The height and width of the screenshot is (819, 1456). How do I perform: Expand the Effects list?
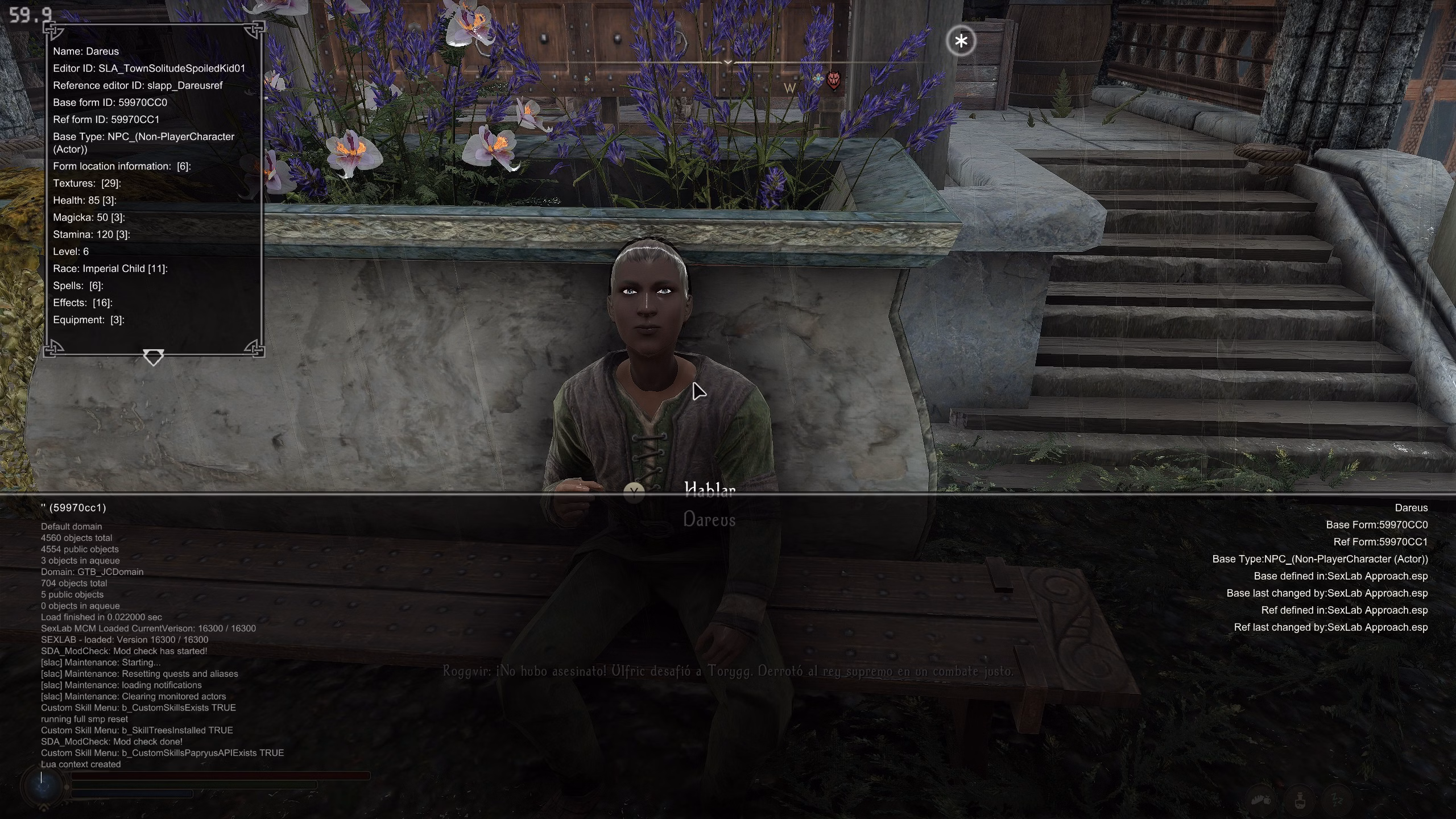click(82, 303)
